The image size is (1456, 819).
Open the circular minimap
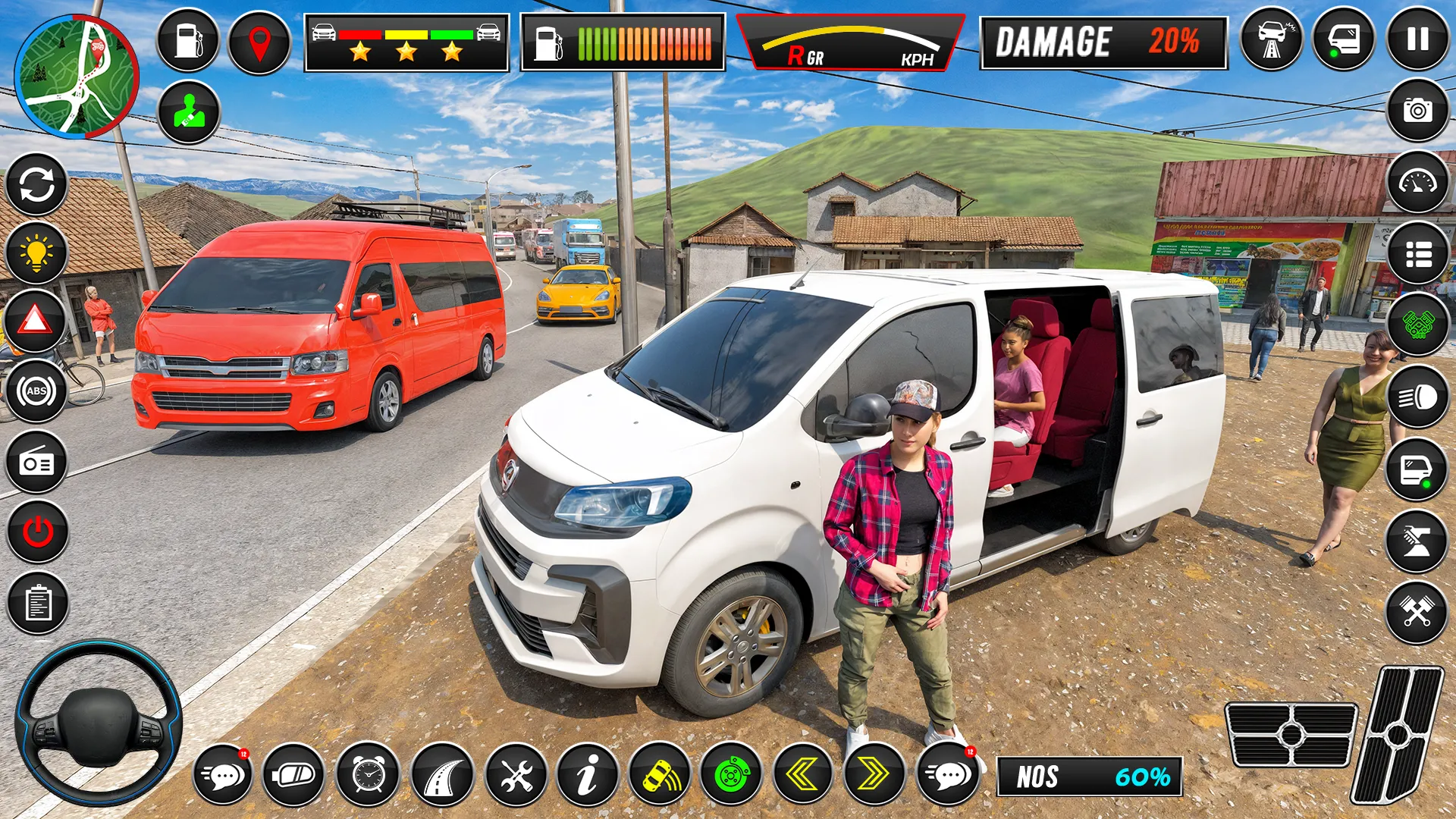pyautogui.click(x=77, y=77)
